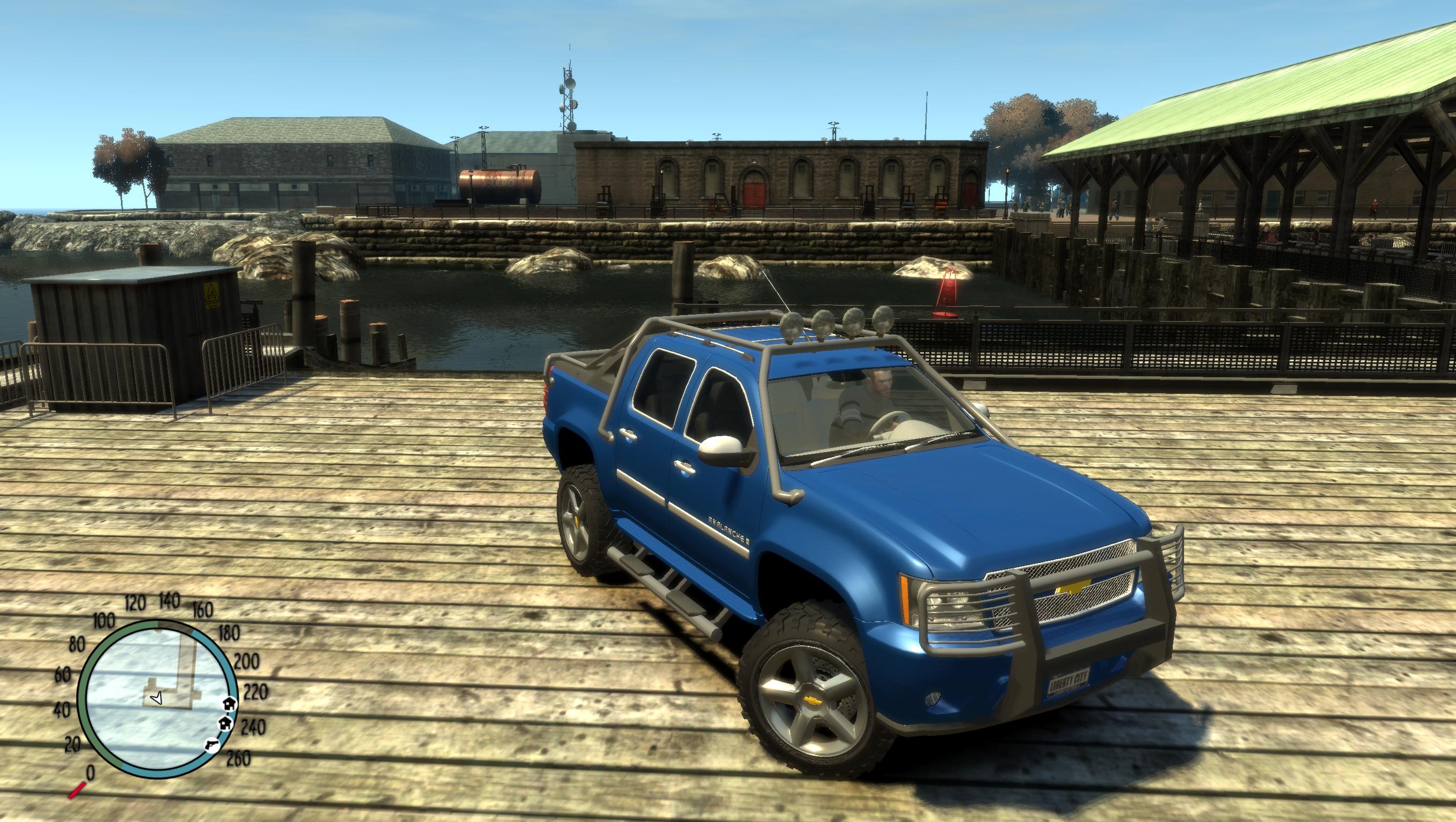Open the driver's door via its handle
This screenshot has height=822, width=1456.
tap(685, 466)
